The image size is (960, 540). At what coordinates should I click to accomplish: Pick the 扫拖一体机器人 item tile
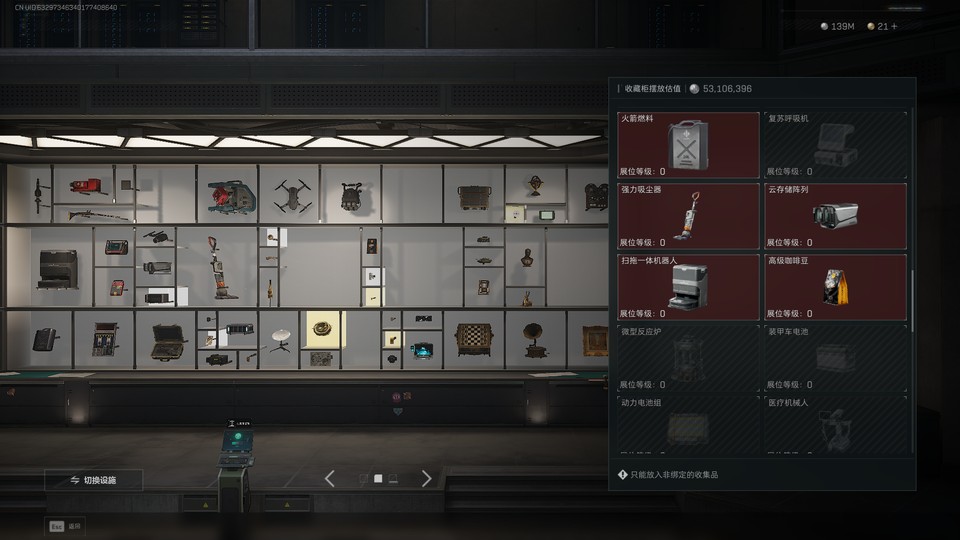tap(688, 286)
